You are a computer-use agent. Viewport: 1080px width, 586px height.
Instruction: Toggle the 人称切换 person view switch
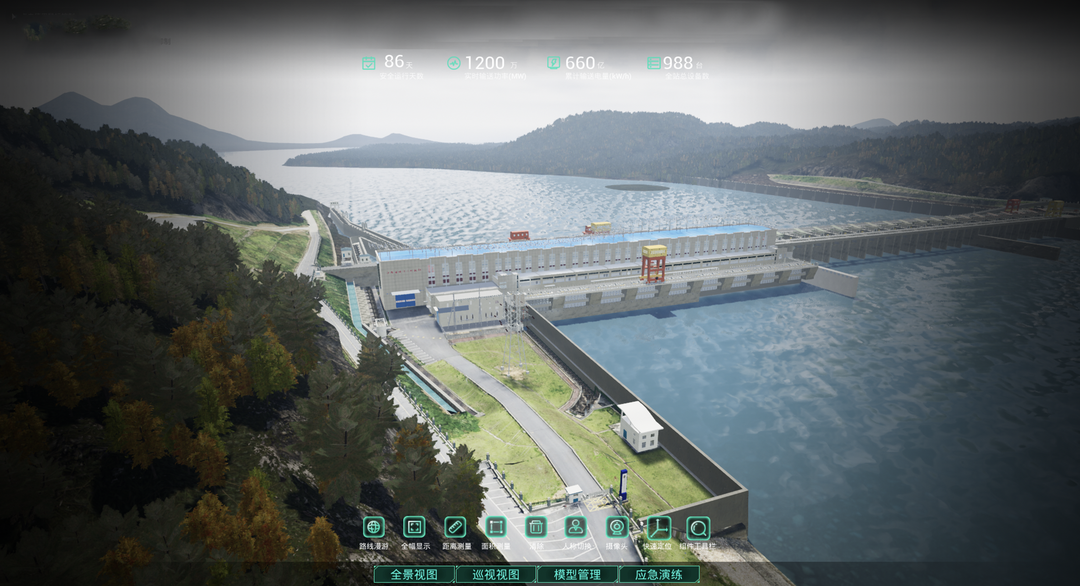pos(576,527)
